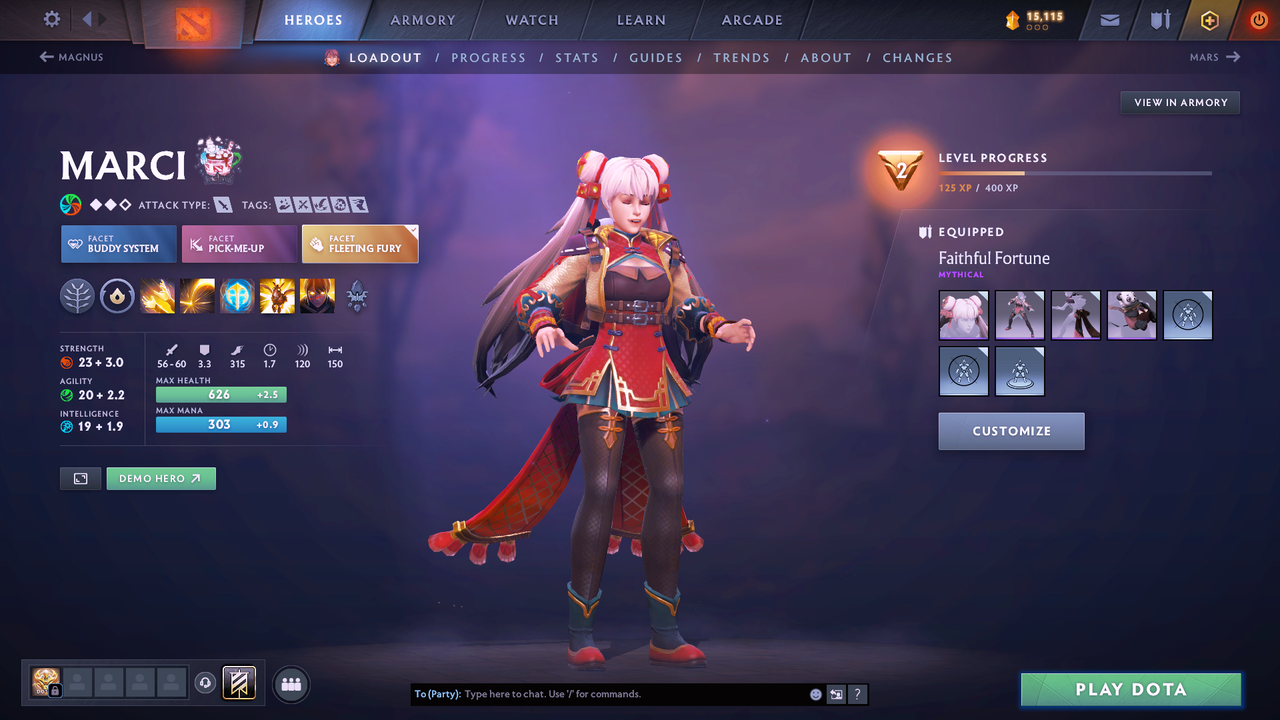Select the Fleeting Fury facet

(360, 243)
